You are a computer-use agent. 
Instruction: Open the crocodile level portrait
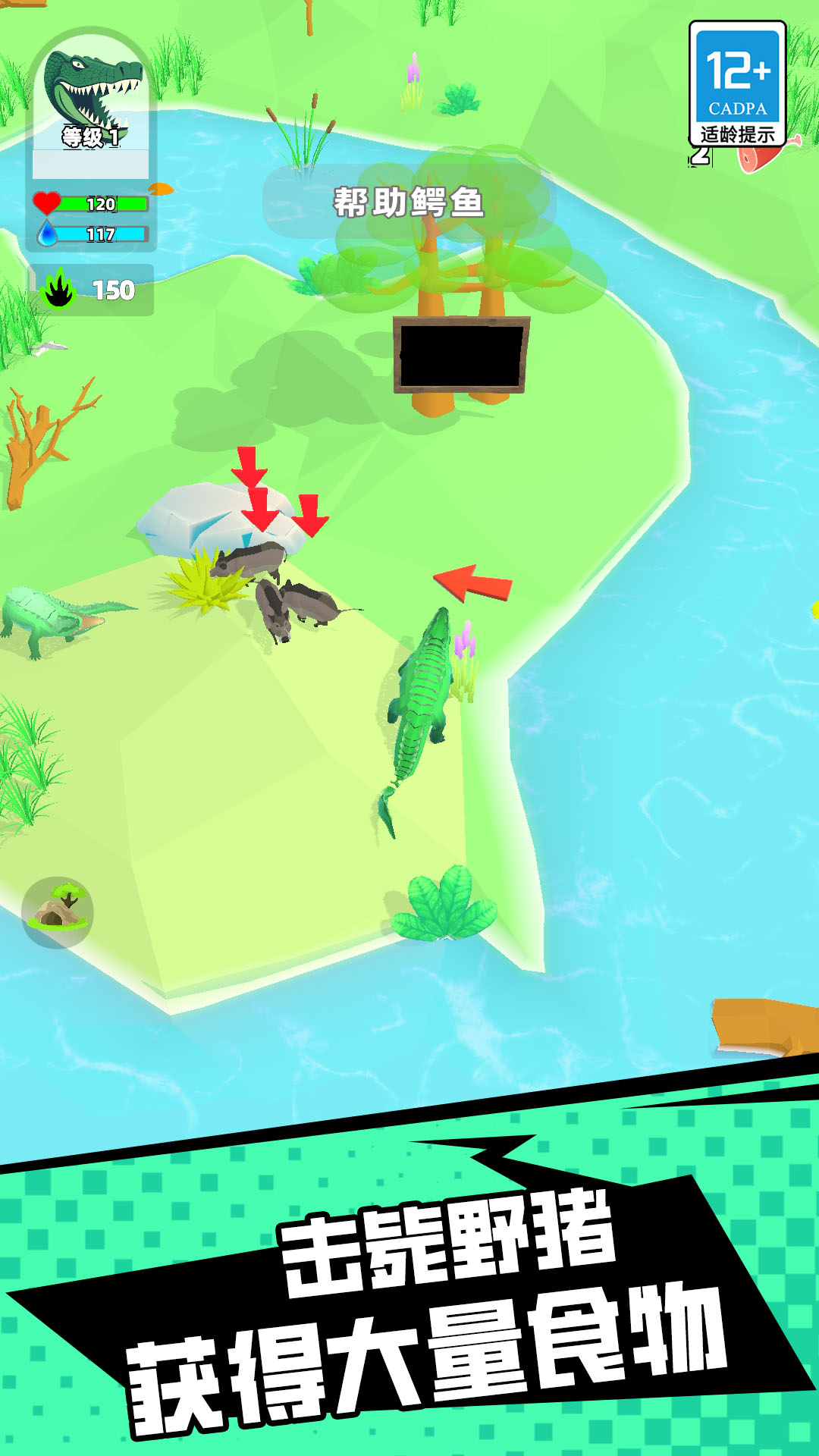click(91, 99)
